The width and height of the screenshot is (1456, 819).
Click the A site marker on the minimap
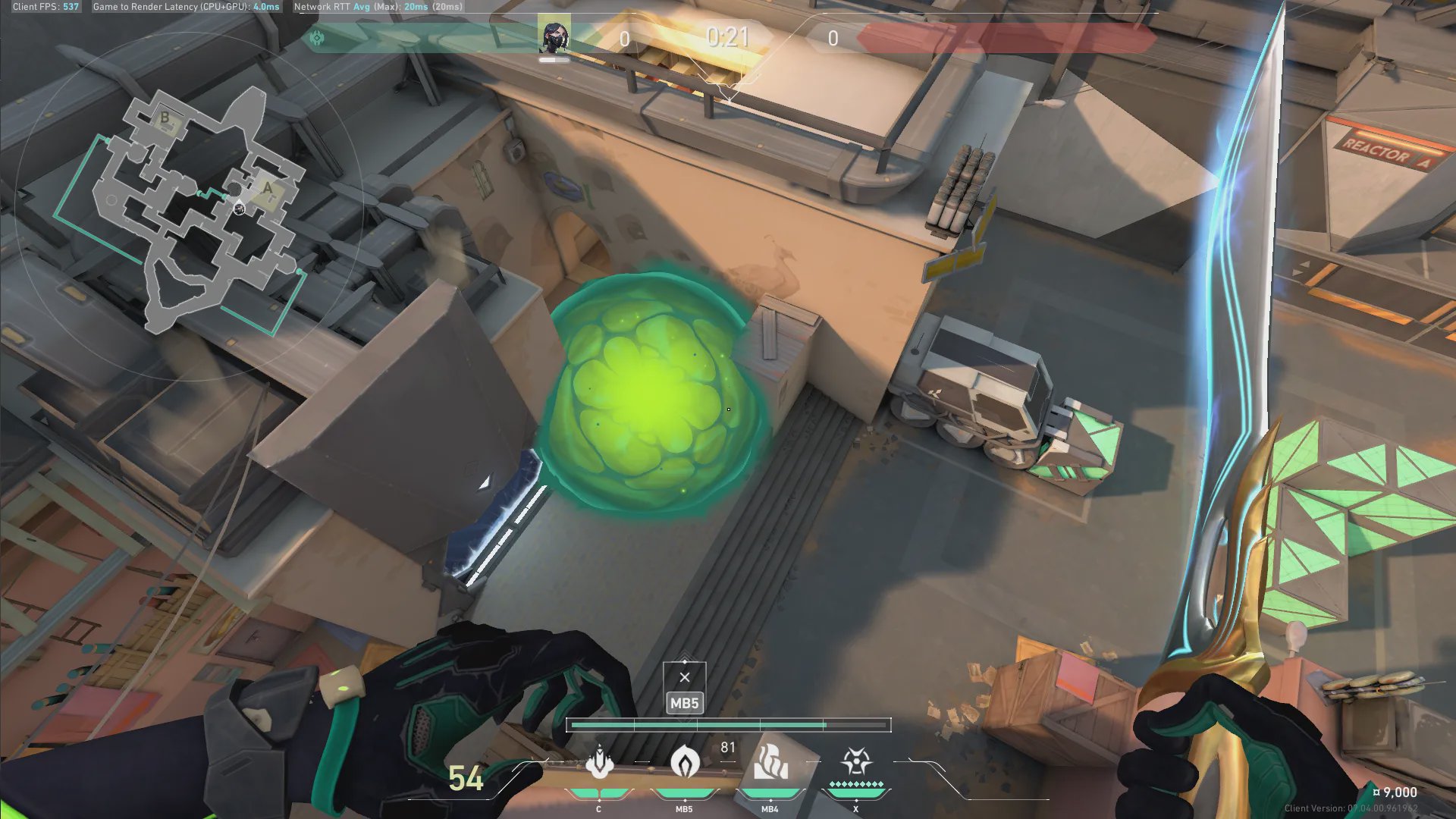268,189
